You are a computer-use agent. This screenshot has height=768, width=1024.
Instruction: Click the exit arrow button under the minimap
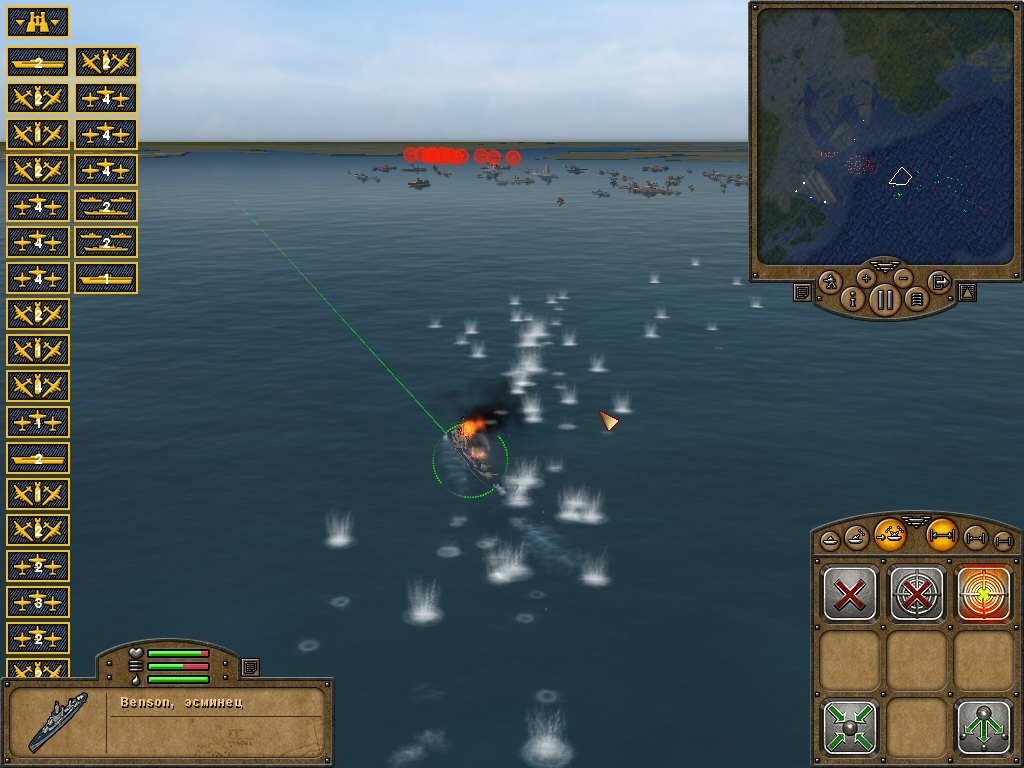pyautogui.click(x=939, y=282)
